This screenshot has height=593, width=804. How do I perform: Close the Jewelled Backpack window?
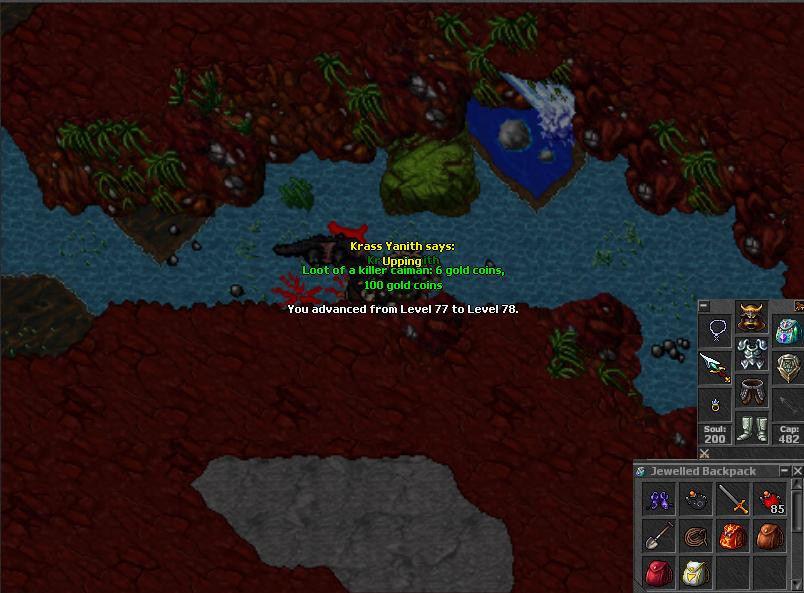point(797,471)
